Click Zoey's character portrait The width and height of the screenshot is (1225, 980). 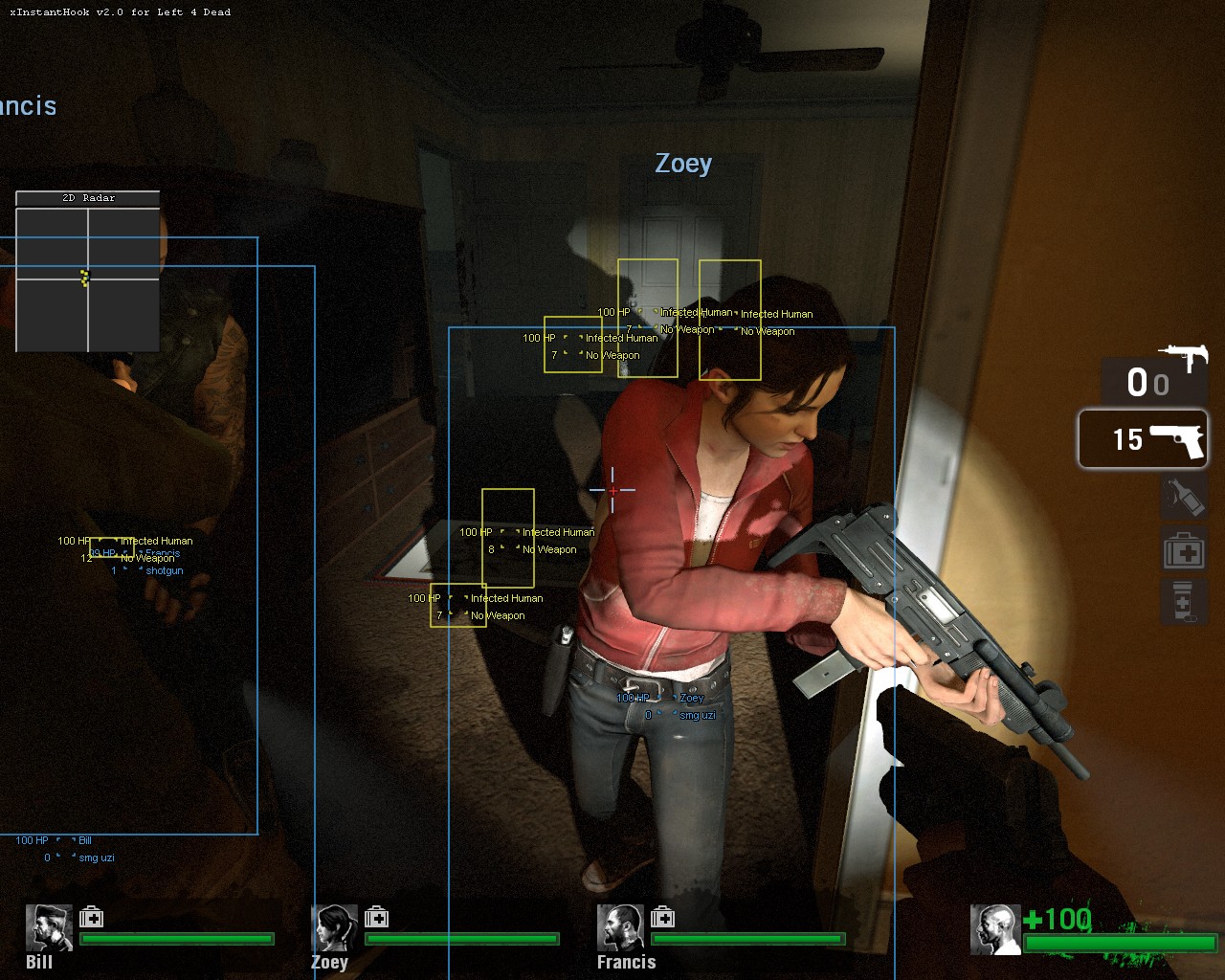[x=334, y=928]
